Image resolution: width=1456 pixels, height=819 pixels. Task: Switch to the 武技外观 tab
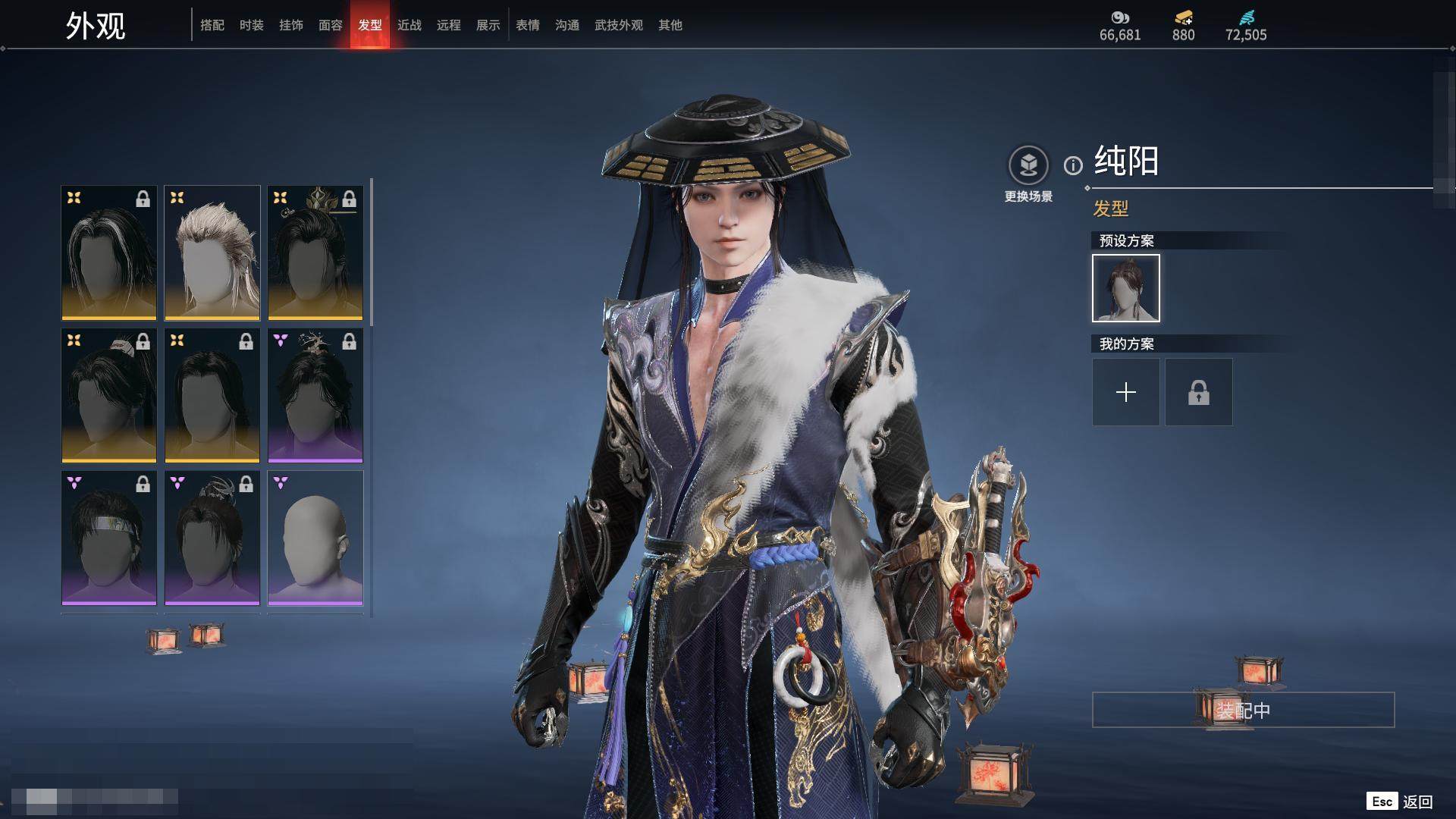(x=619, y=25)
